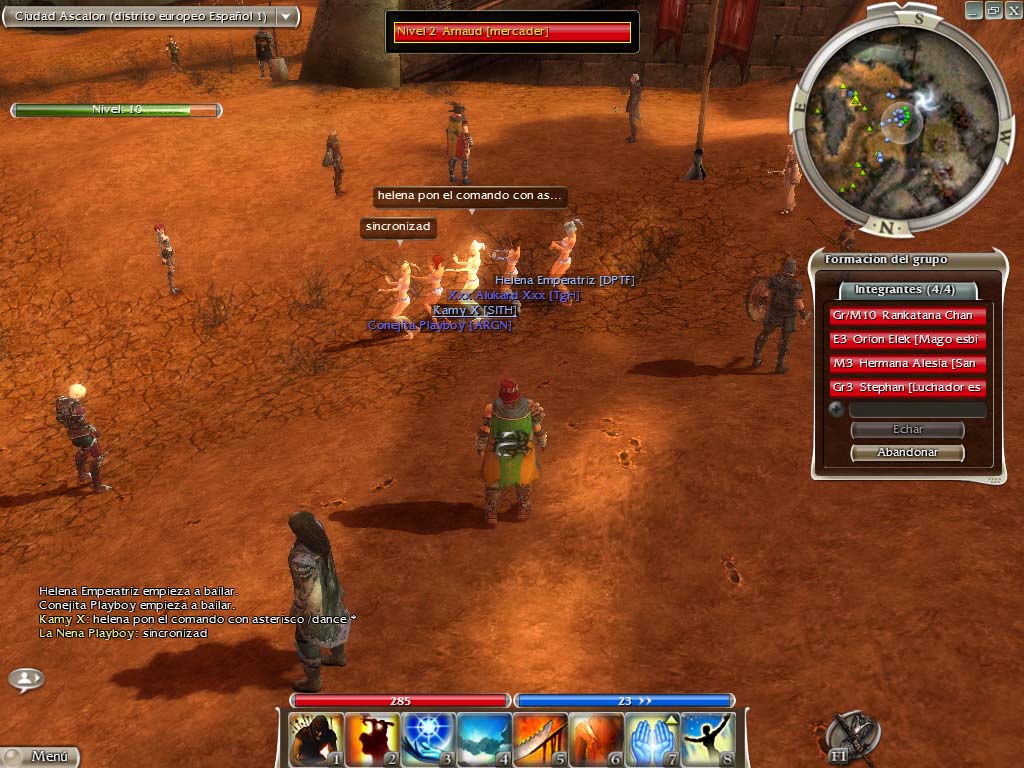
Task: Close the game window
Action: coord(1013,10)
